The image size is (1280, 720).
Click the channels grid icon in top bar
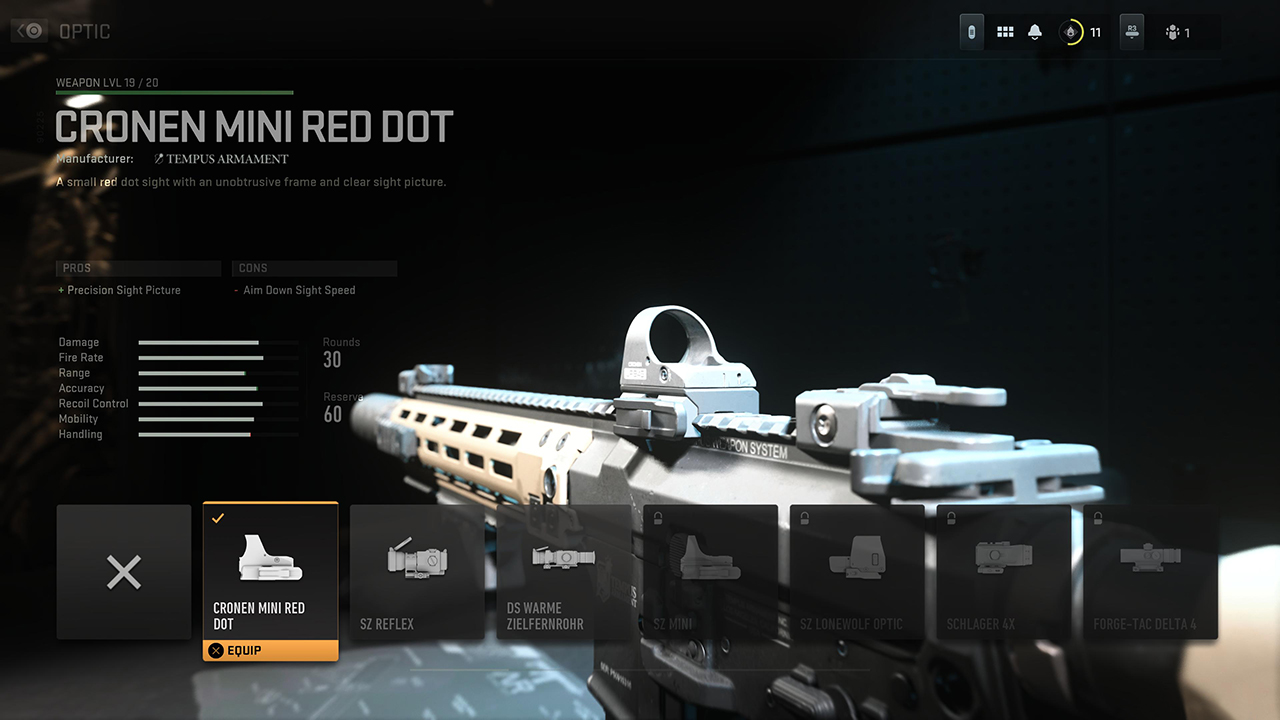[1005, 31]
